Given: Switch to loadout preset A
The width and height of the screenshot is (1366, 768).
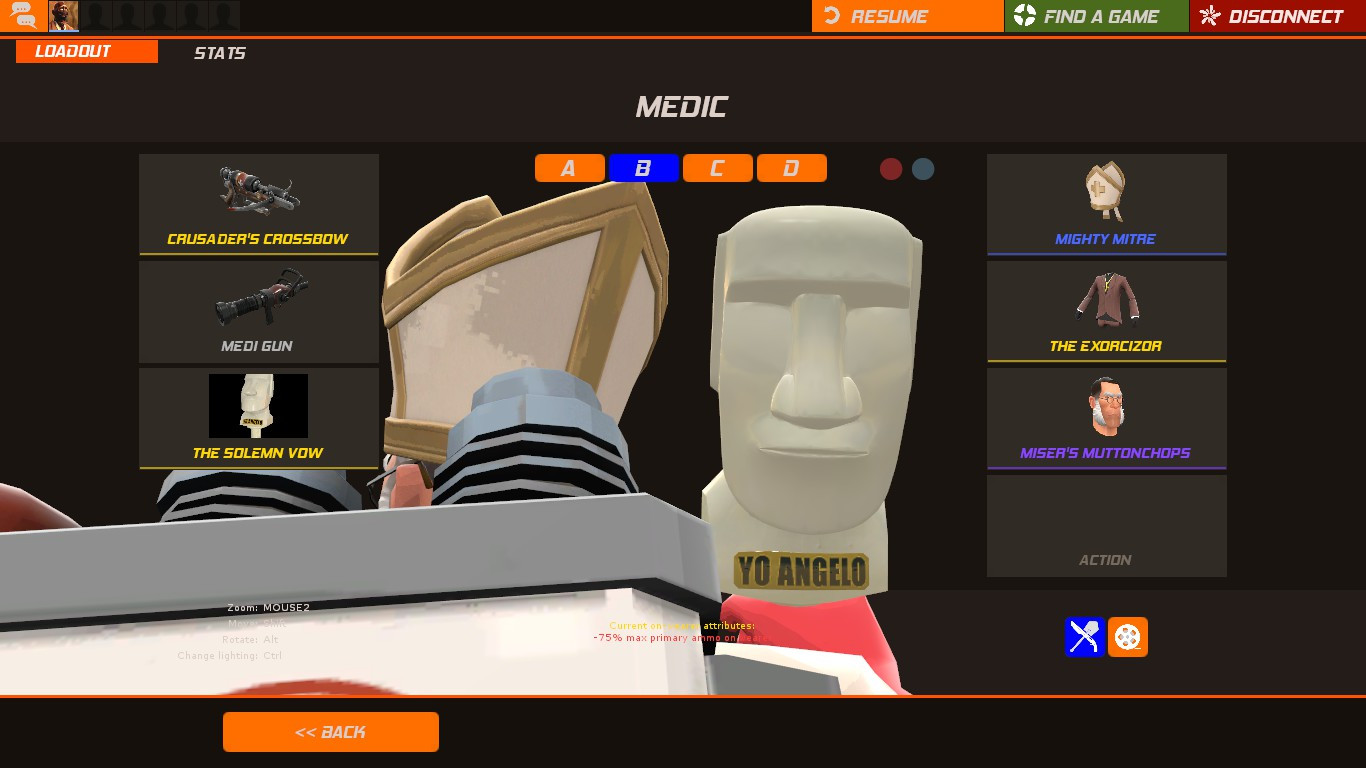Looking at the screenshot, I should coord(569,168).
